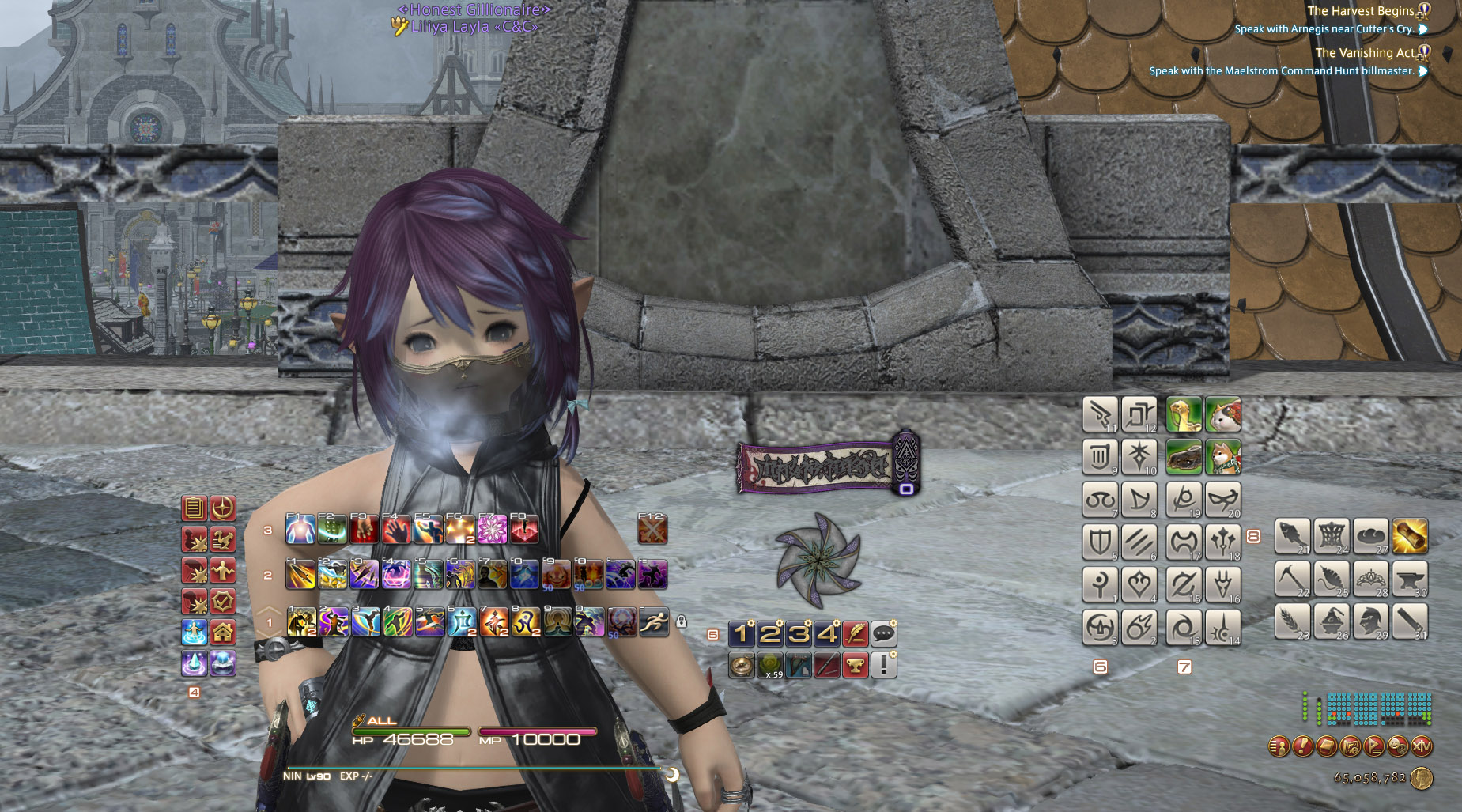Open the speech bubble chat macro

[x=884, y=633]
